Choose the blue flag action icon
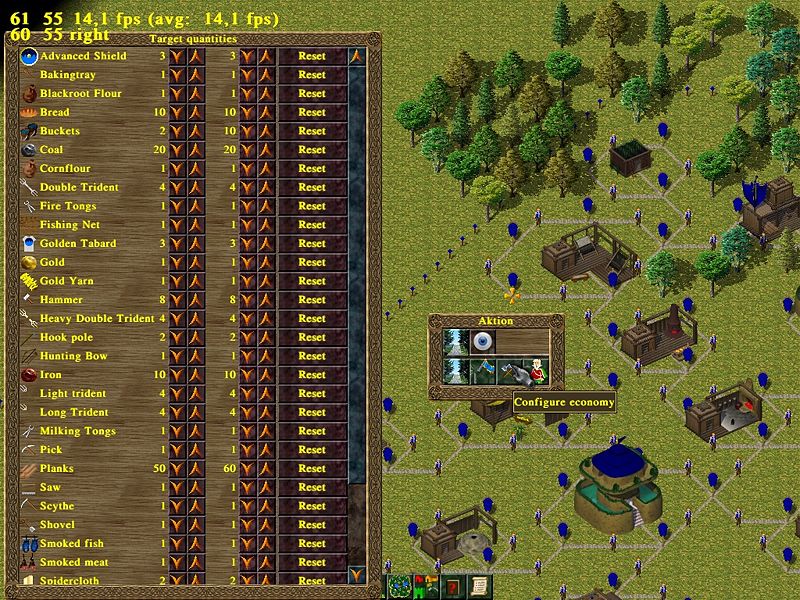This screenshot has height=600, width=800. click(x=484, y=371)
